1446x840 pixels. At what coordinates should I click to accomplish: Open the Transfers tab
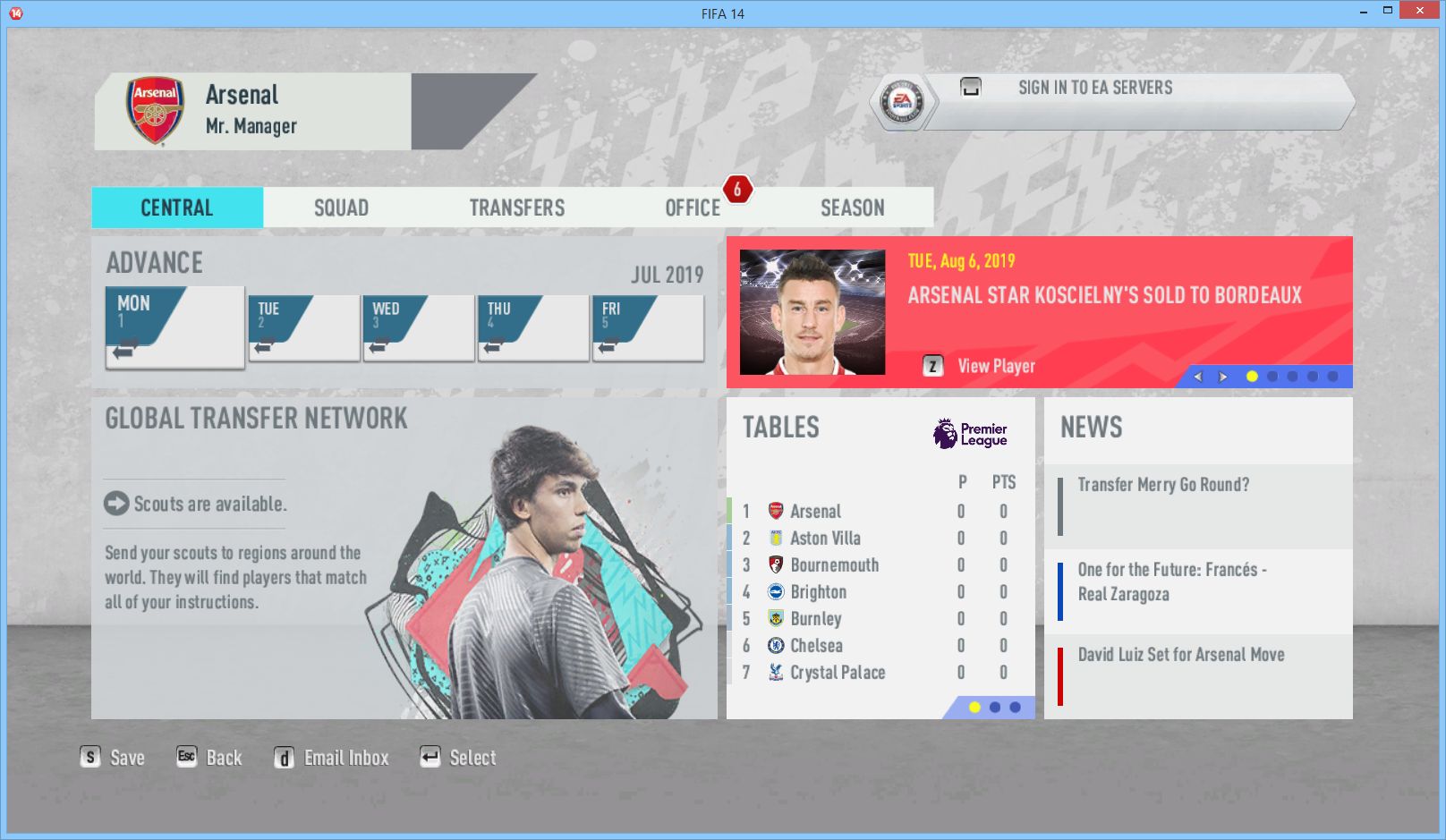(x=516, y=208)
